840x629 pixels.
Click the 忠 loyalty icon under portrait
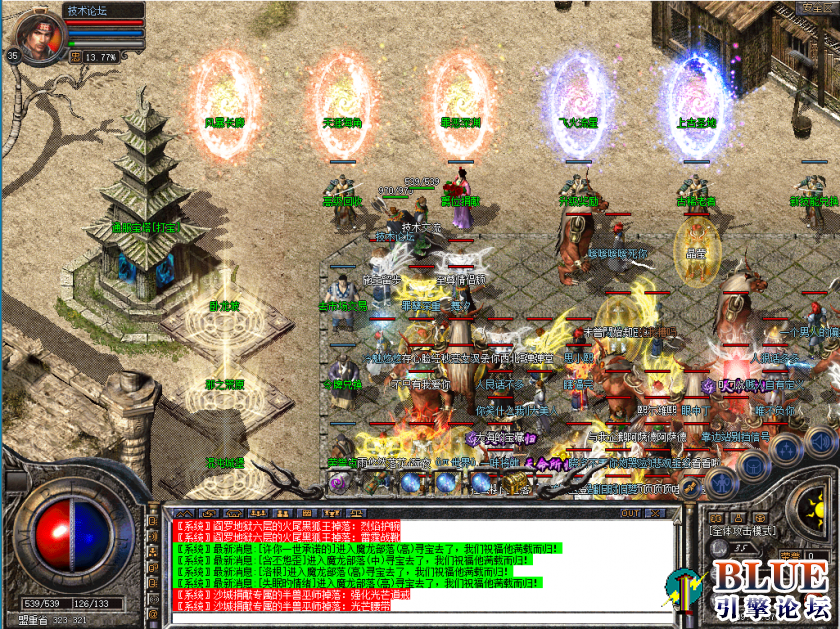[75, 57]
